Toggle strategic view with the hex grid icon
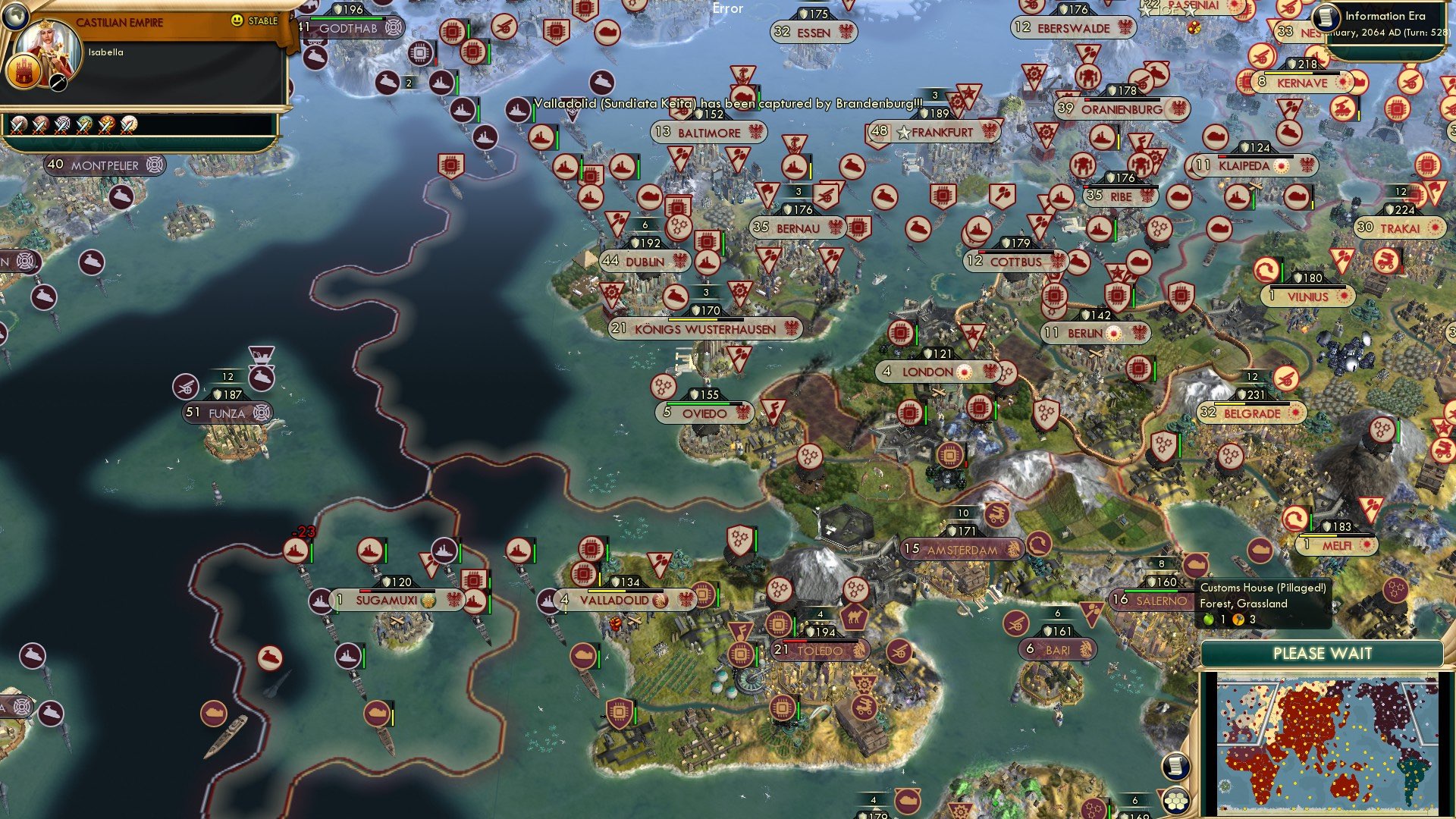The image size is (1456, 819). pos(1175,801)
